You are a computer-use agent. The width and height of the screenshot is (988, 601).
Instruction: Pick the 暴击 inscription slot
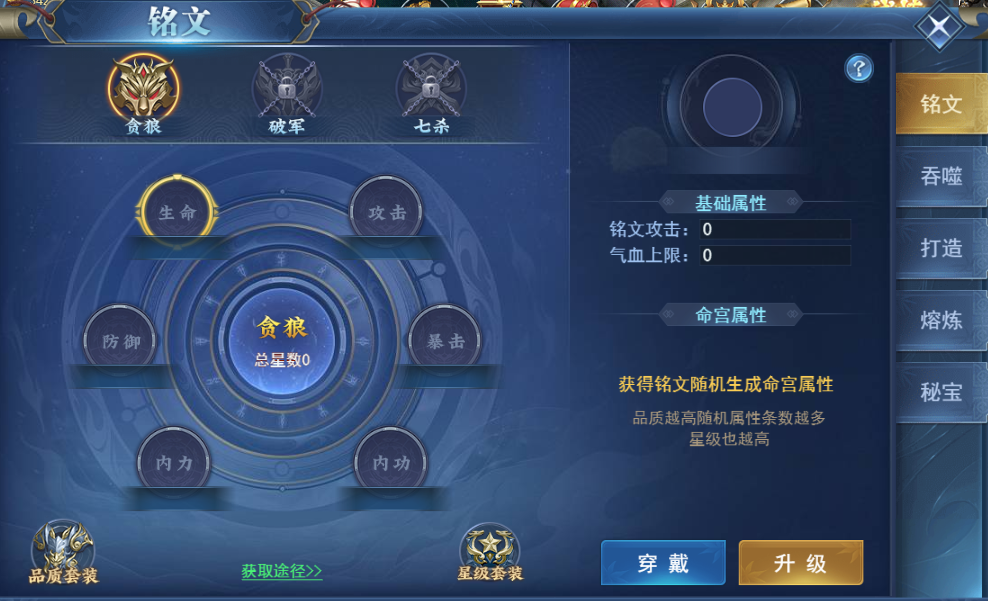coord(445,341)
